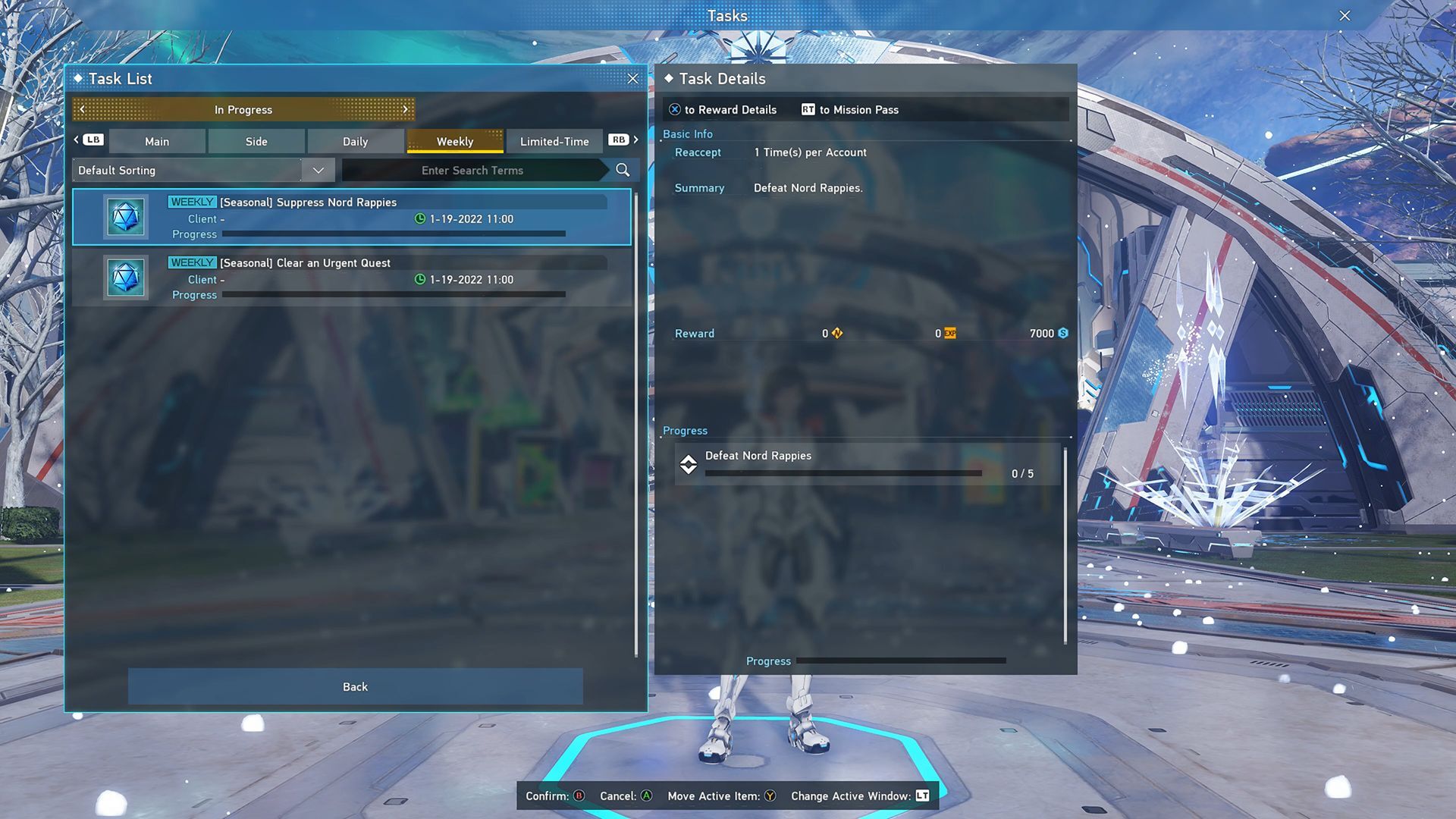Open Reward Details via the X button icon
1456x819 pixels.
click(673, 109)
